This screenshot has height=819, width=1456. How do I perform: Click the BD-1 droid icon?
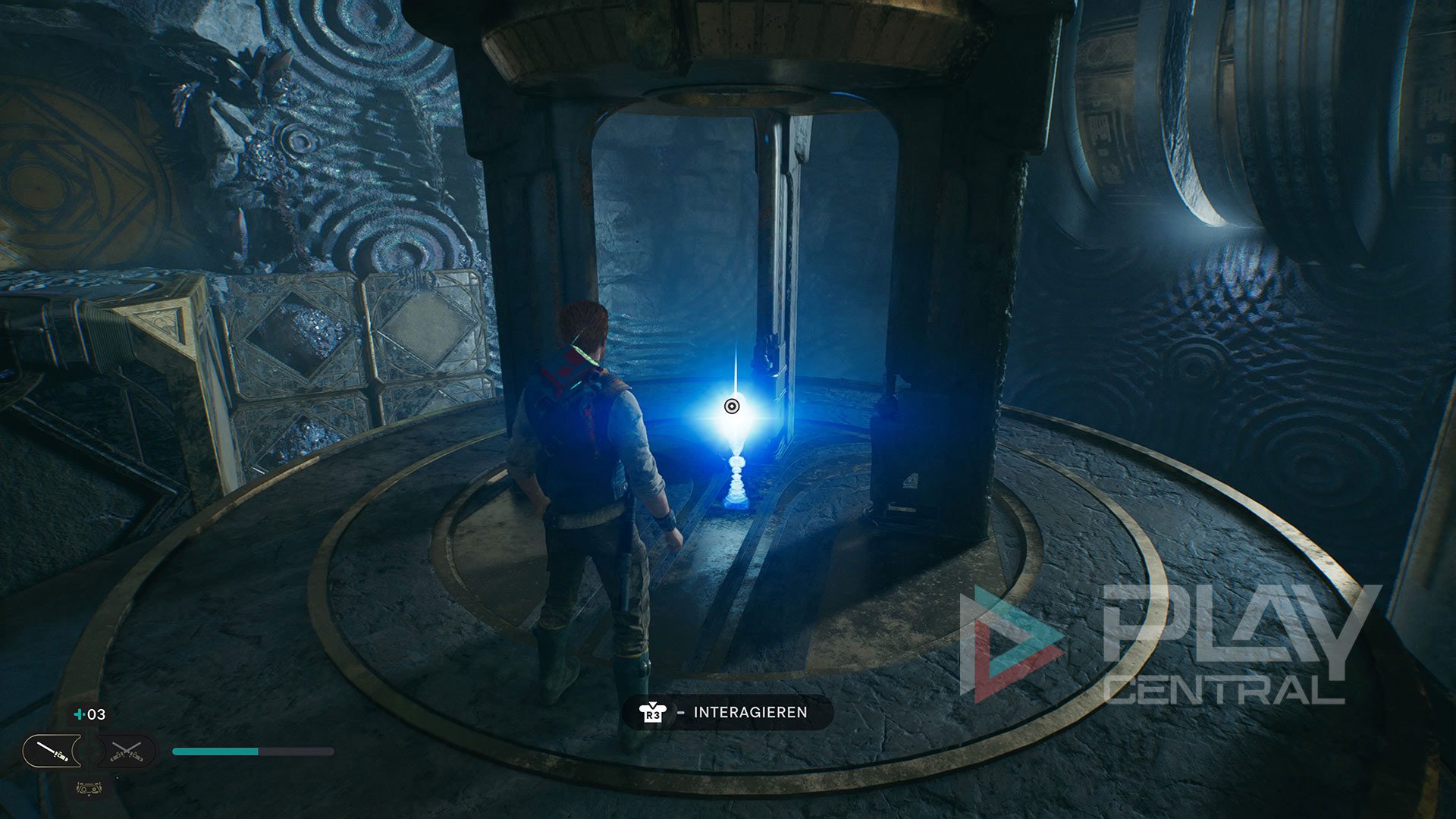[89, 788]
